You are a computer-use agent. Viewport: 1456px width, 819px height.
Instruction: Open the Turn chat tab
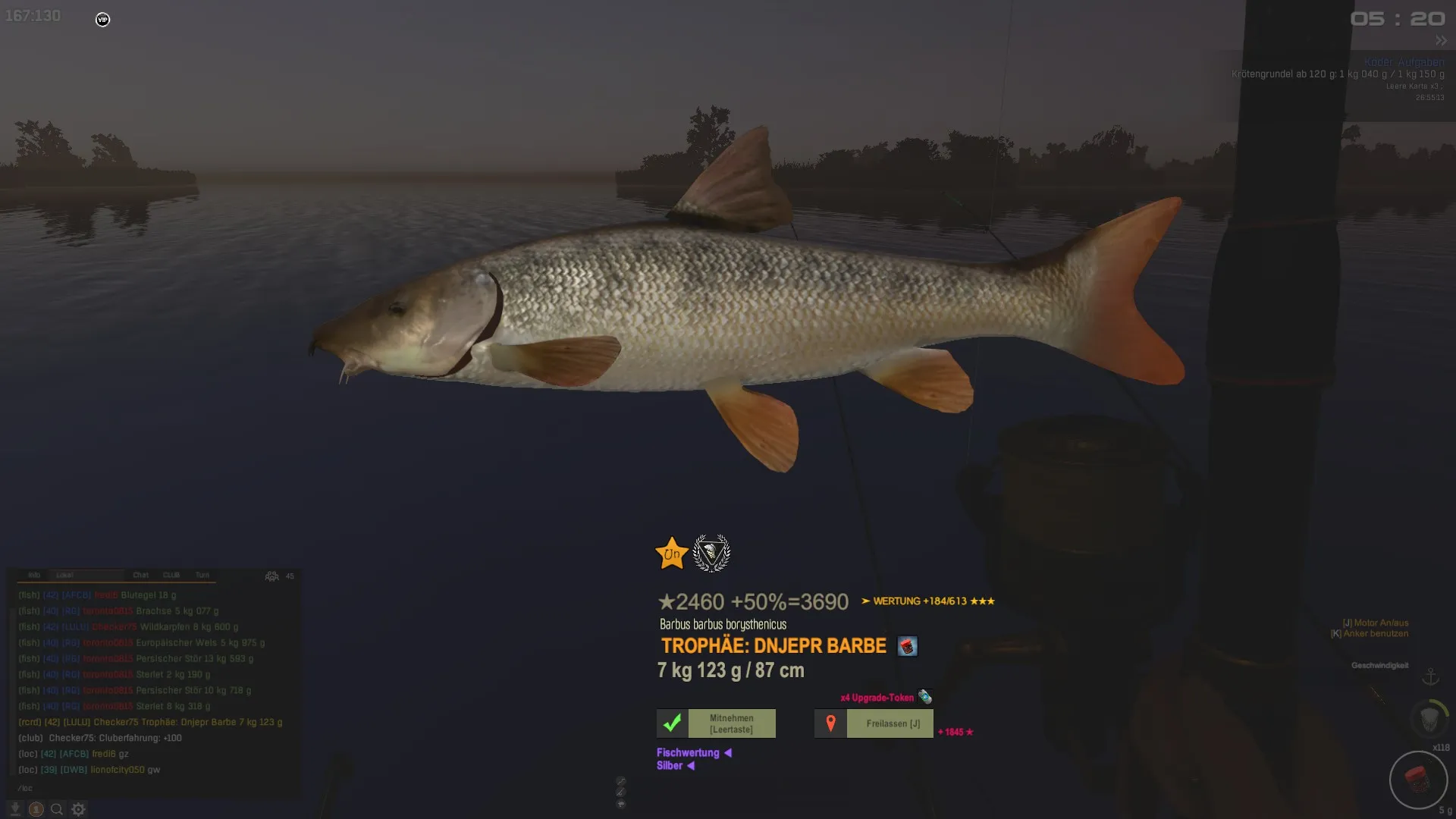pyautogui.click(x=202, y=576)
